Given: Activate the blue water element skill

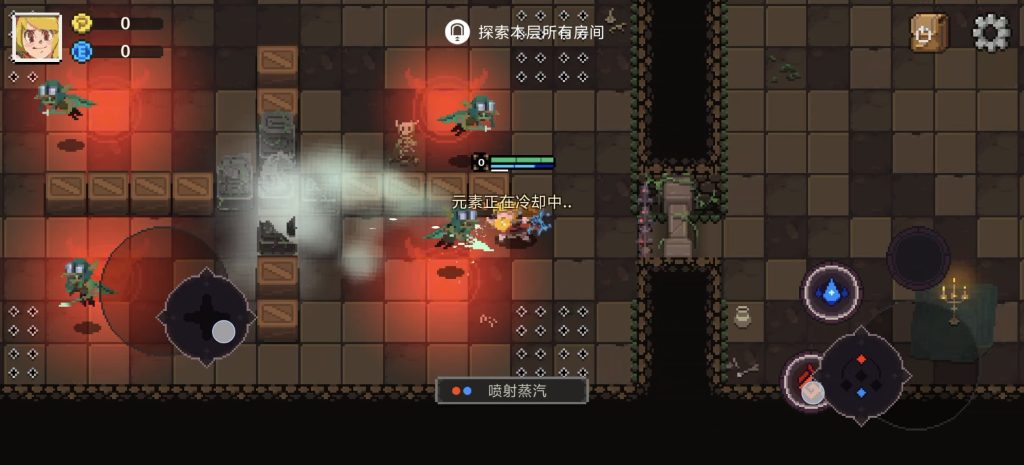Looking at the screenshot, I should [830, 292].
